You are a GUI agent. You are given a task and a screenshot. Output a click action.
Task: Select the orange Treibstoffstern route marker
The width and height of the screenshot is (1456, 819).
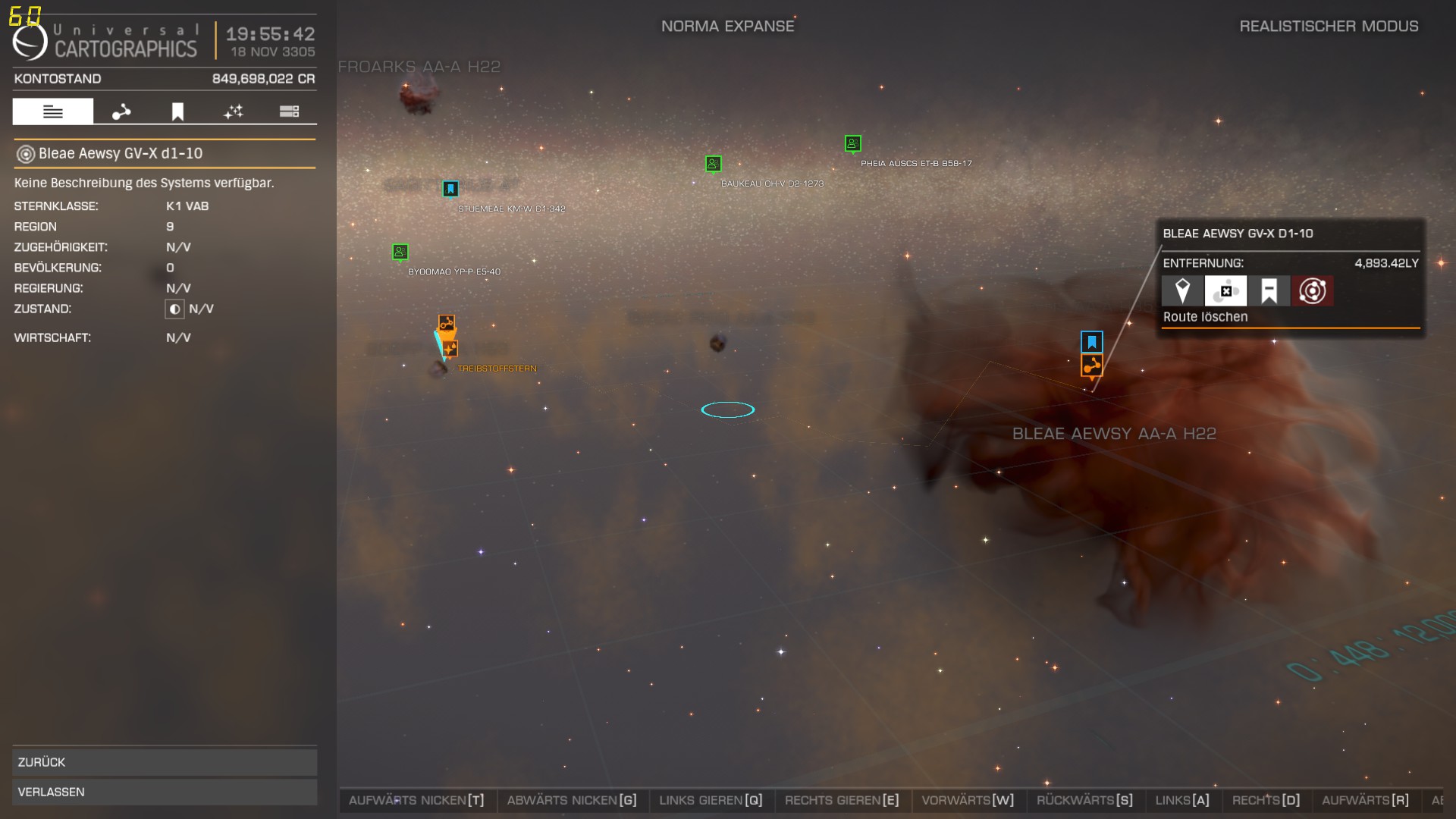click(447, 325)
